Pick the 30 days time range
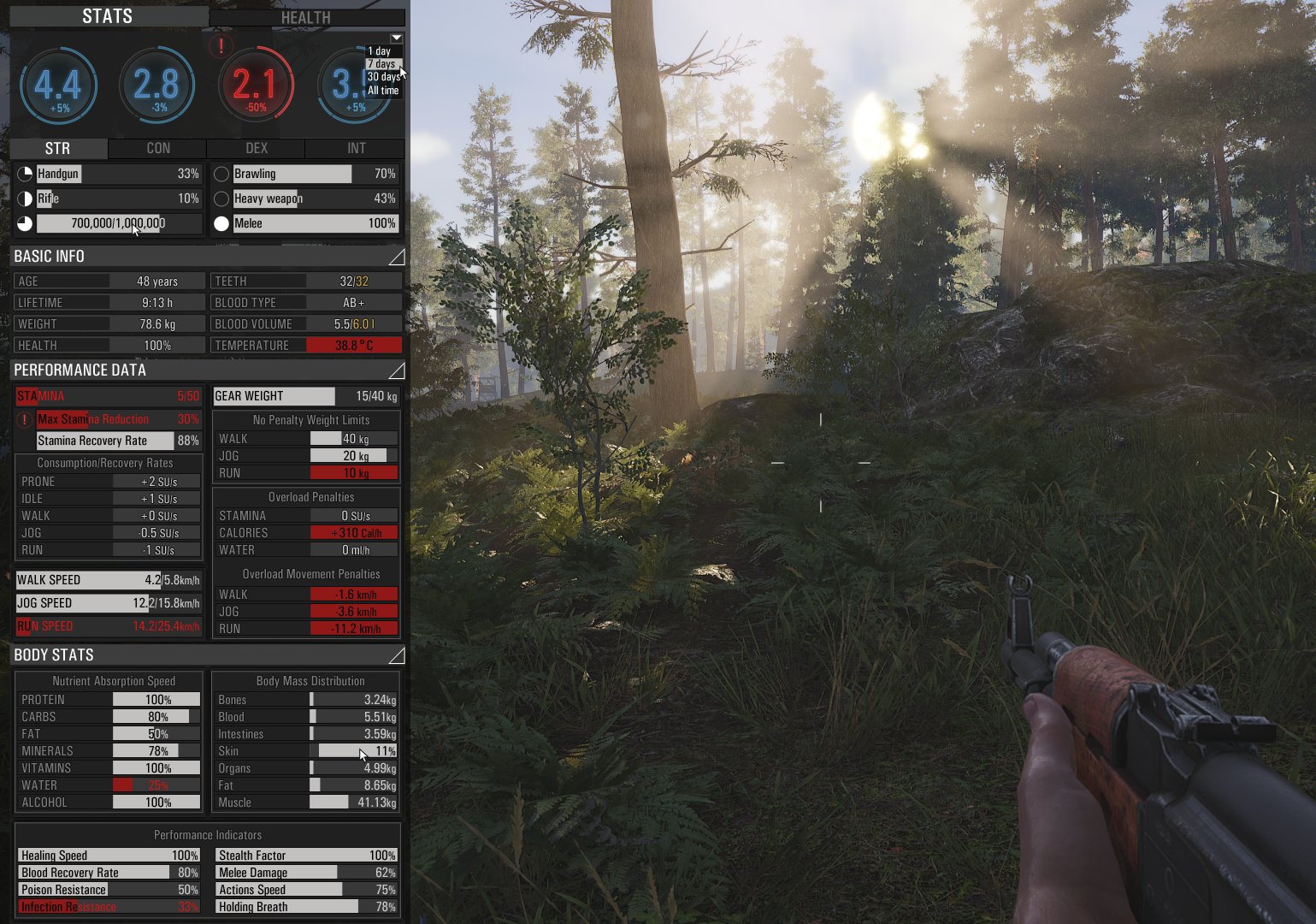Image resolution: width=1316 pixels, height=924 pixels. pyautogui.click(x=383, y=77)
